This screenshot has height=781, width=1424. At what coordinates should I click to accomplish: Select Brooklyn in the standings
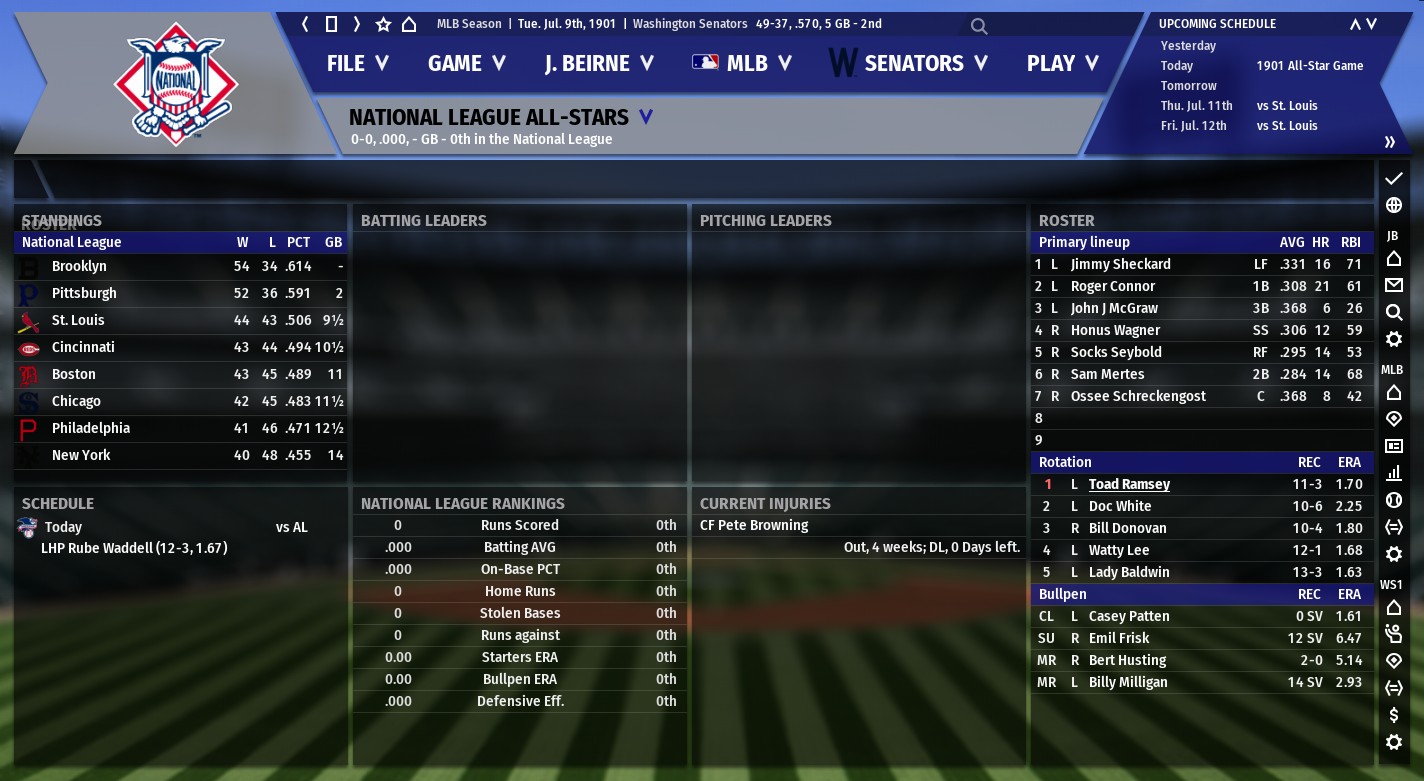click(x=79, y=266)
